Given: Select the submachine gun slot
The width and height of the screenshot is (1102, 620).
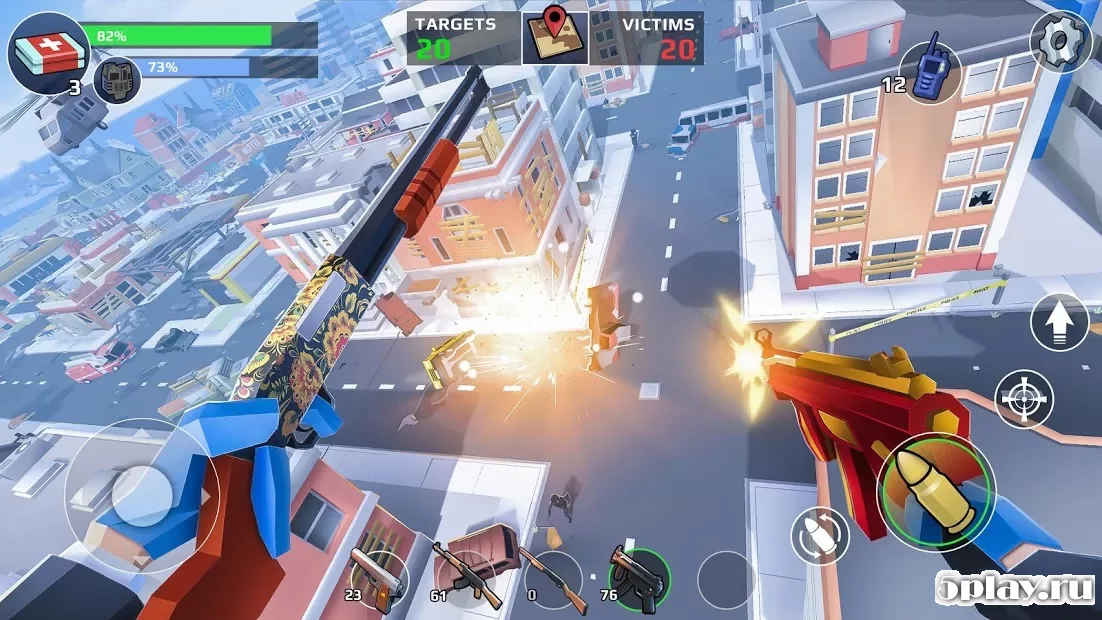Looking at the screenshot, I should pos(638,576).
